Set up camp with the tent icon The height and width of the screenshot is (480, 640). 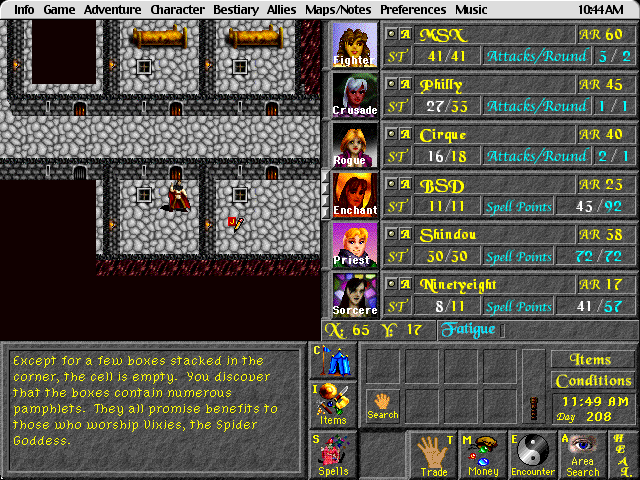tap(334, 361)
